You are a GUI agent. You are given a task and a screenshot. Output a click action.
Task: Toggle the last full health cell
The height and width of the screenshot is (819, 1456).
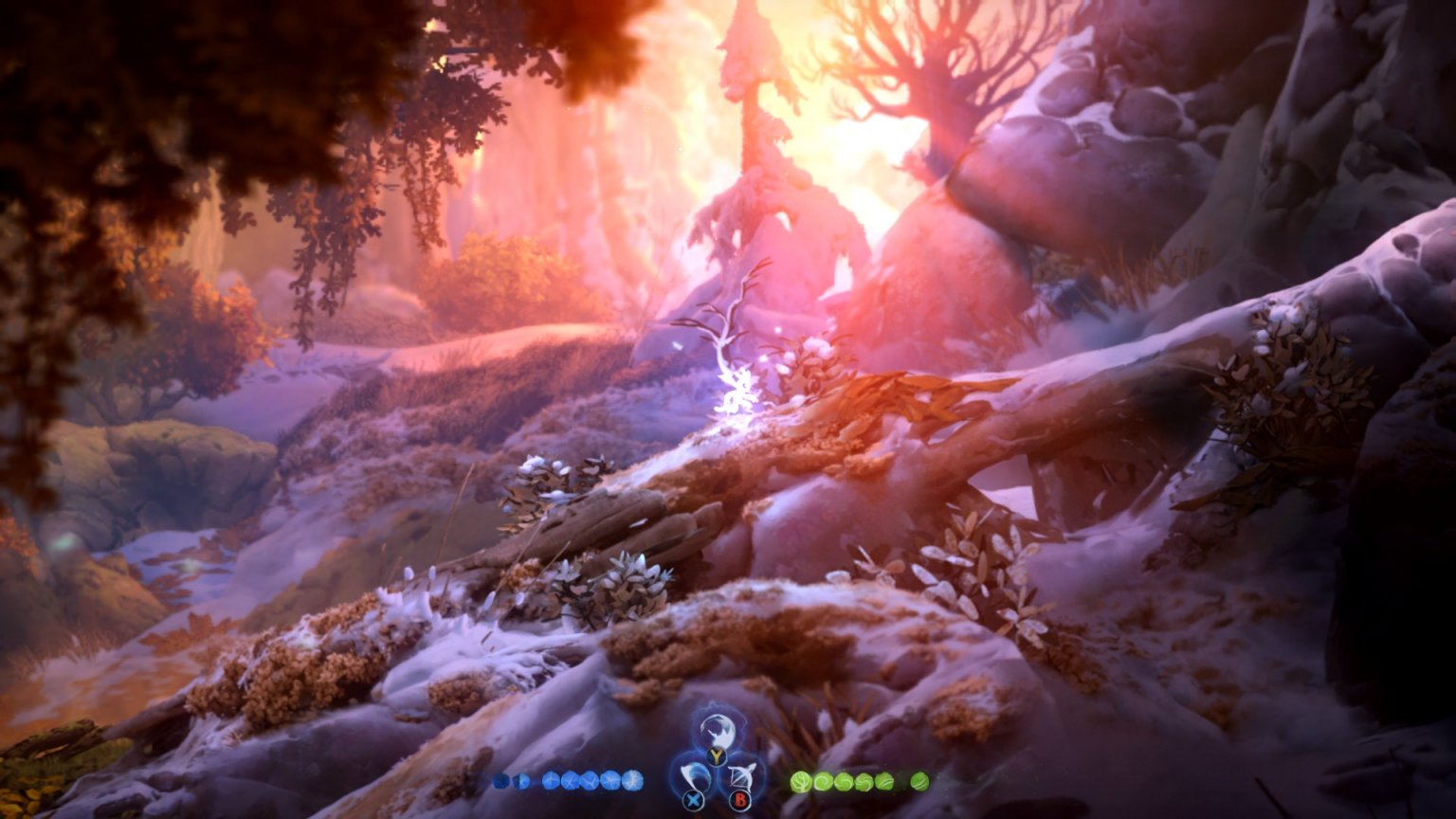click(x=883, y=780)
